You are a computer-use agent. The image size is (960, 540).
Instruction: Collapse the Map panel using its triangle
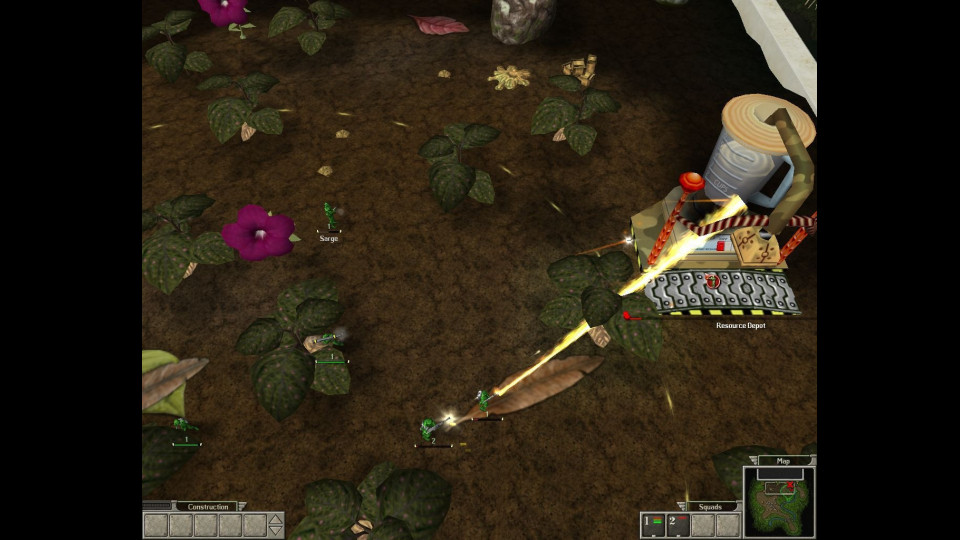(753, 461)
